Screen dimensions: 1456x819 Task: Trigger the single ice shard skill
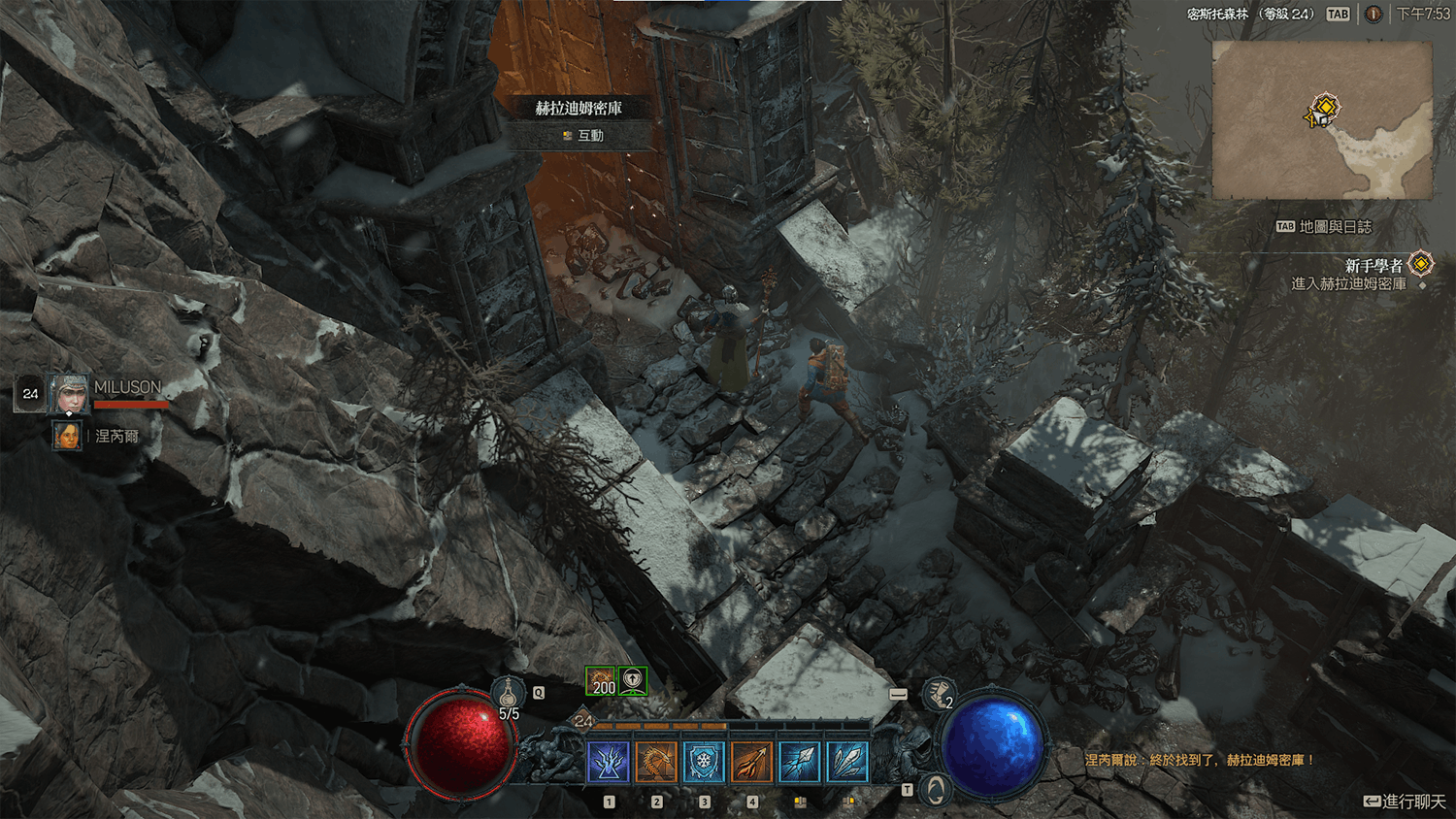click(x=799, y=763)
